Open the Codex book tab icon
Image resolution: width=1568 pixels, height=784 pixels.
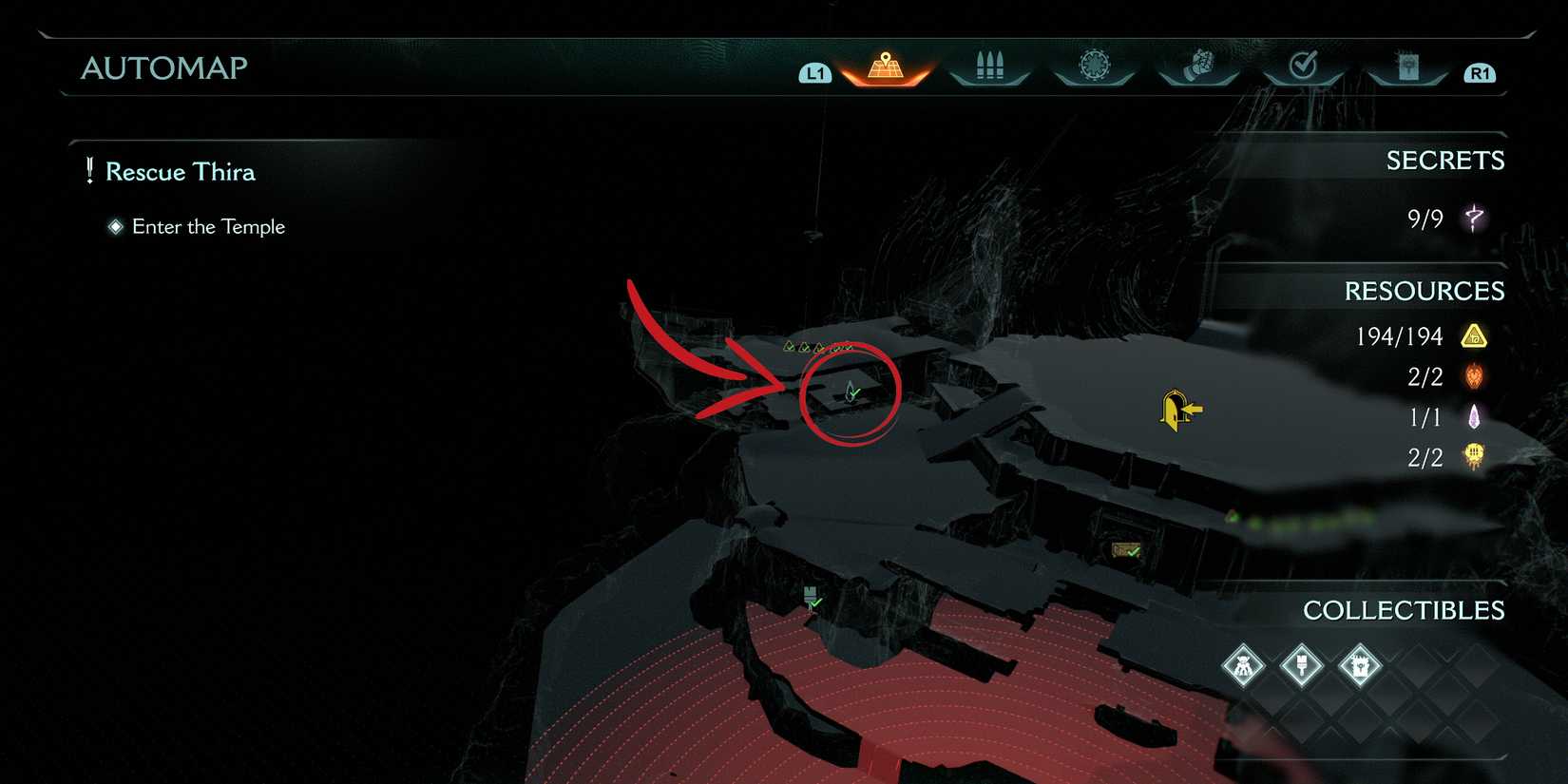click(1407, 65)
